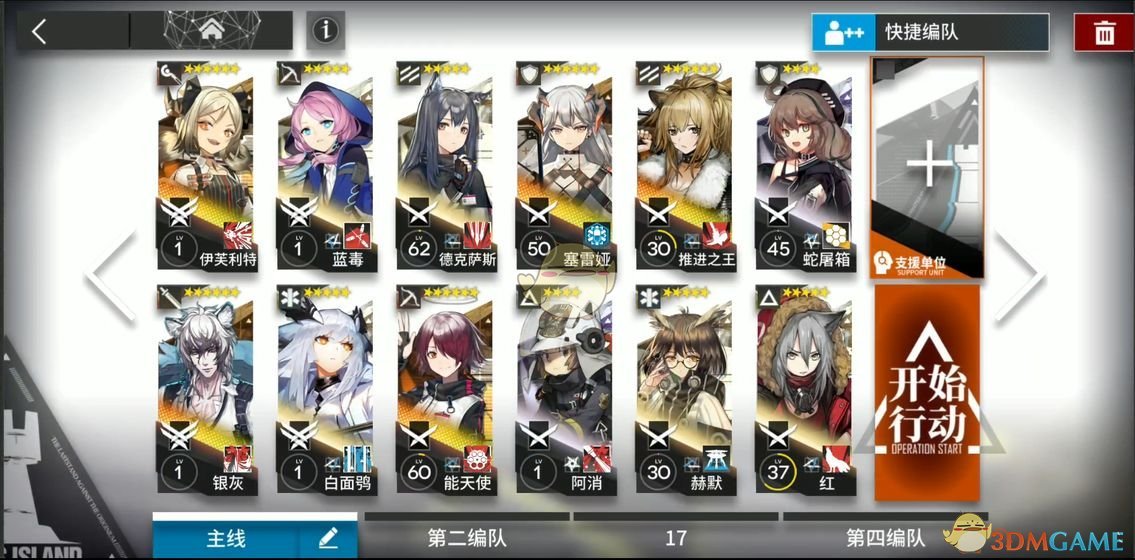Viewport: 1135px width, 560px height.
Task: Click the red trash can button
Action: click(x=1104, y=33)
